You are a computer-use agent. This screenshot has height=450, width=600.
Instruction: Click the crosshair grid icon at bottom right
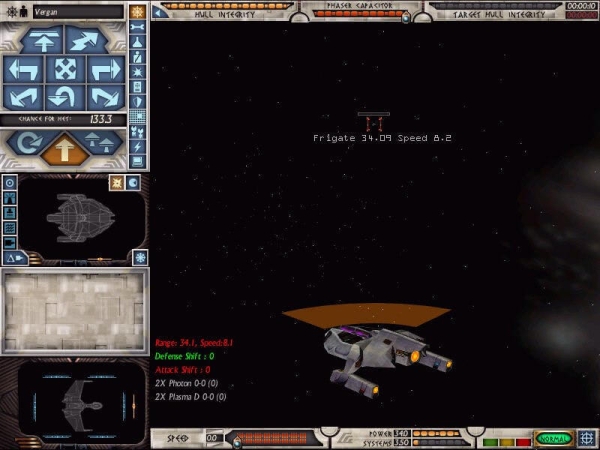pos(587,439)
